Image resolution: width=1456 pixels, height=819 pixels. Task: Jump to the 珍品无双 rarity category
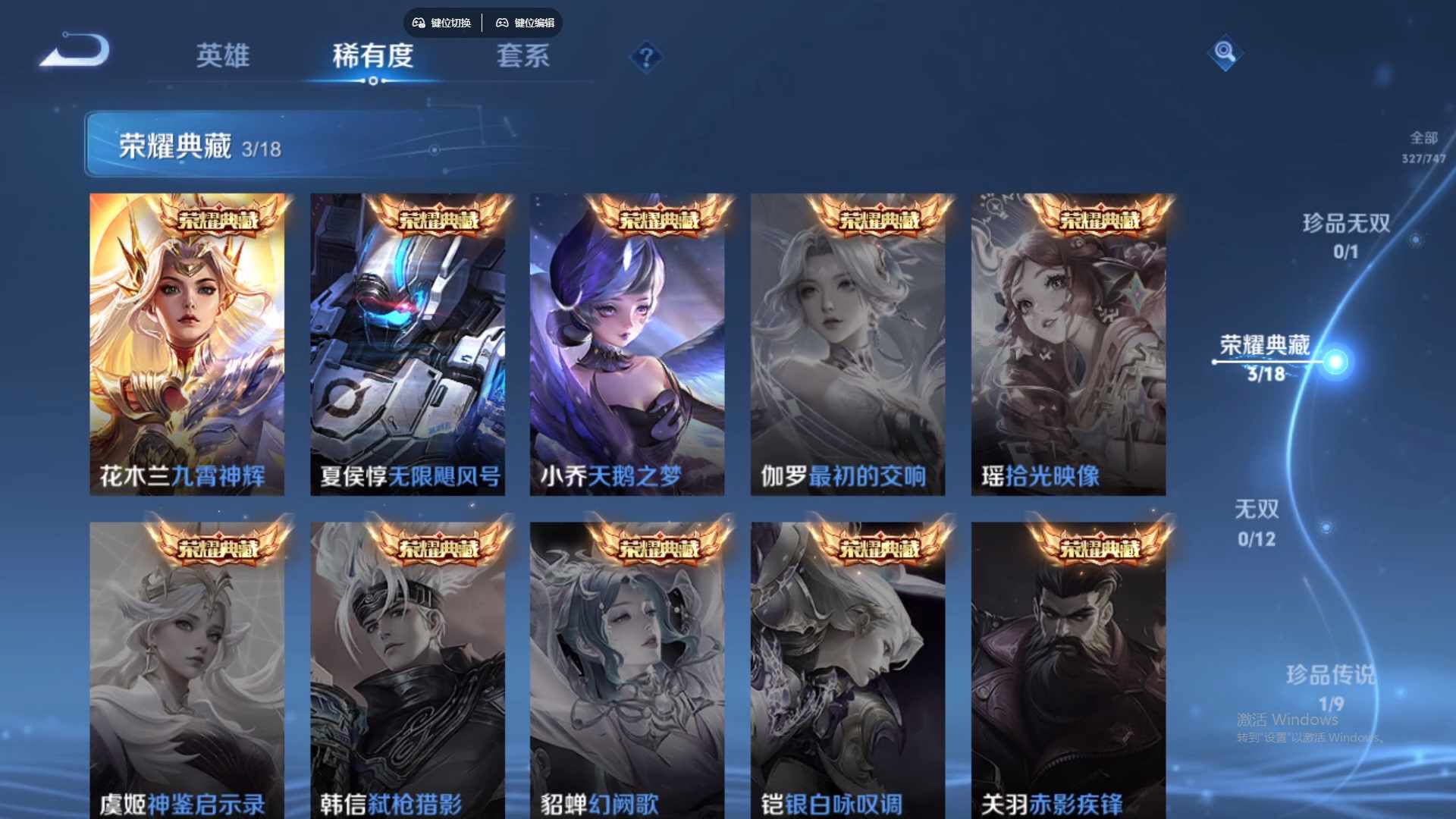coord(1346,235)
